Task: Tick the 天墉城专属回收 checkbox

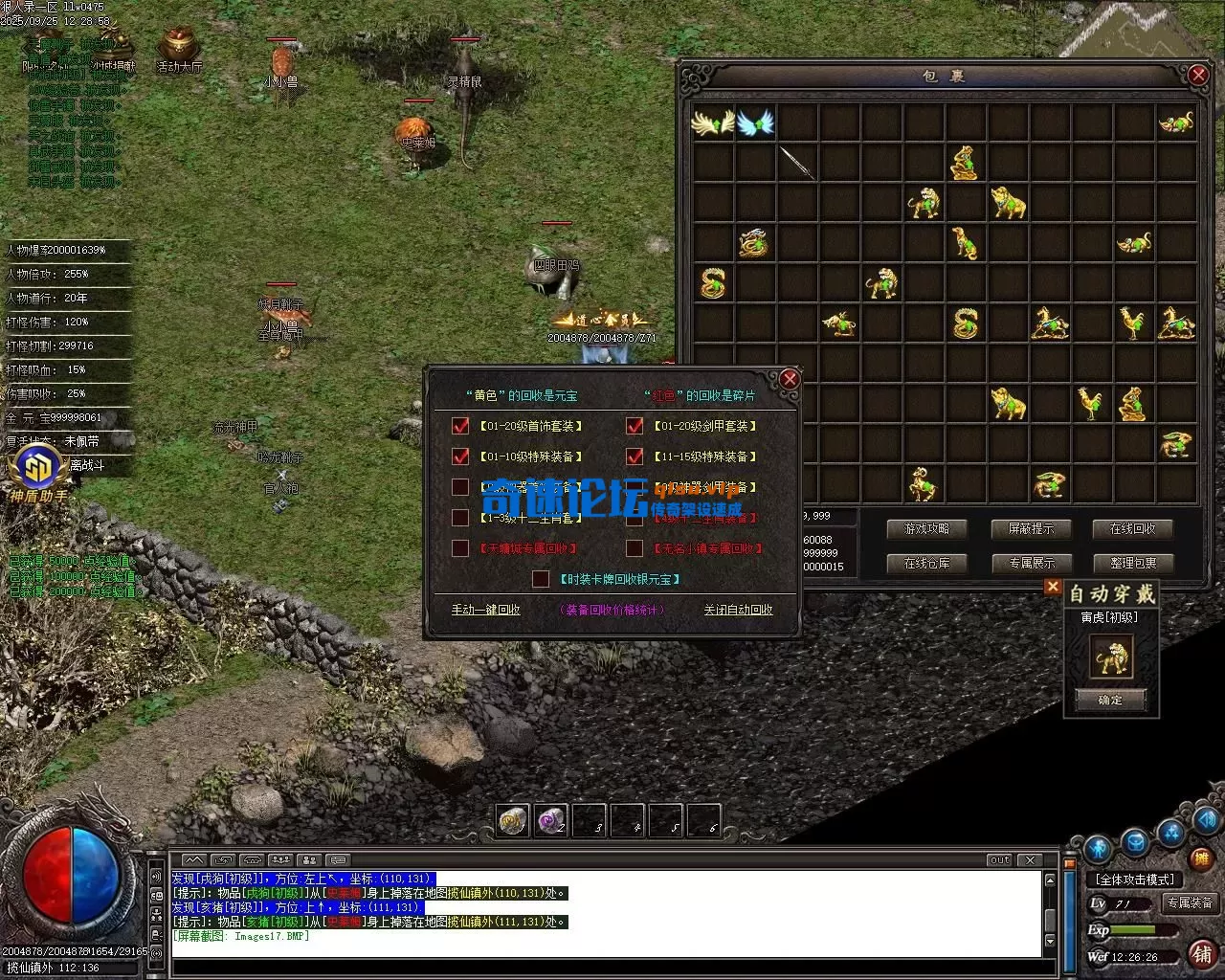Action: (460, 548)
